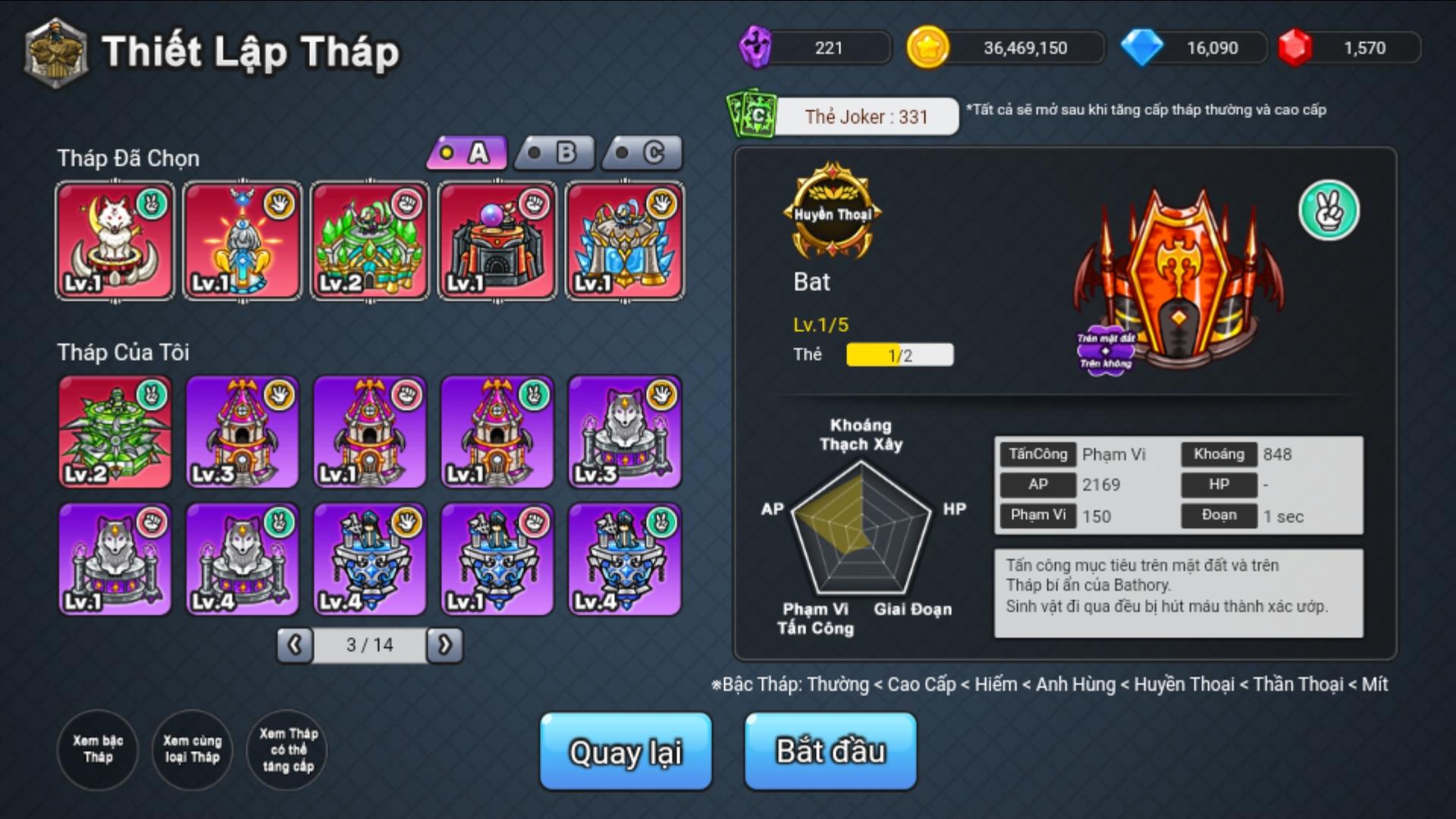
Task: Open Xem bậc Tháp view
Action: (x=98, y=749)
